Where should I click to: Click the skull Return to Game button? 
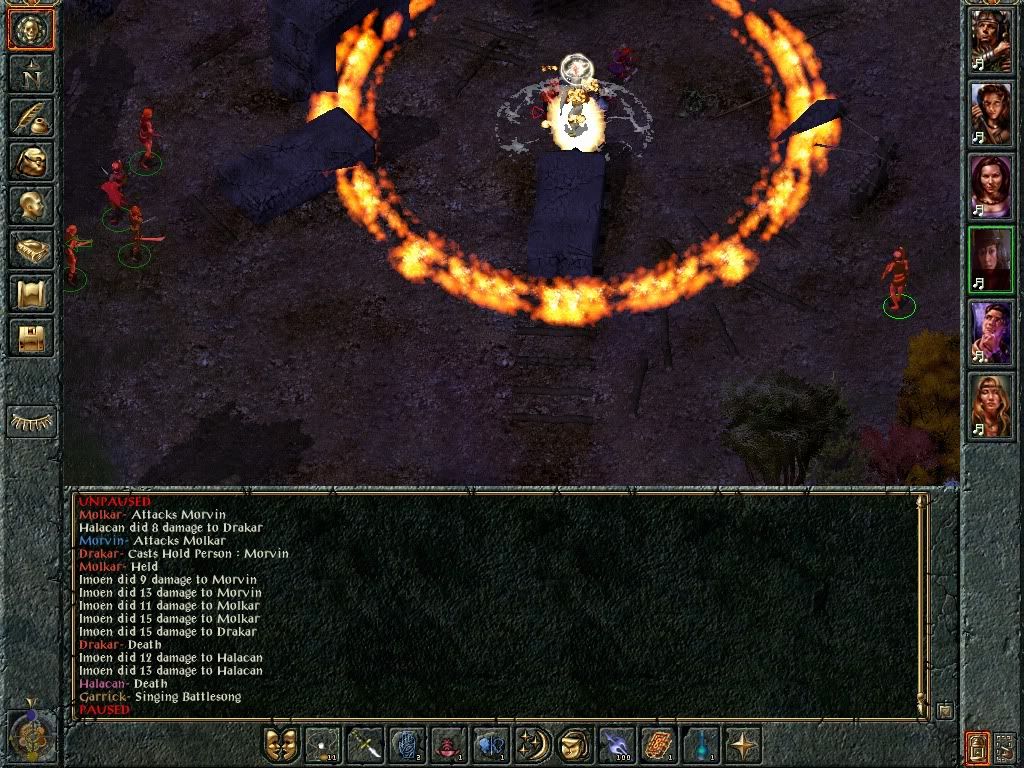31,29
